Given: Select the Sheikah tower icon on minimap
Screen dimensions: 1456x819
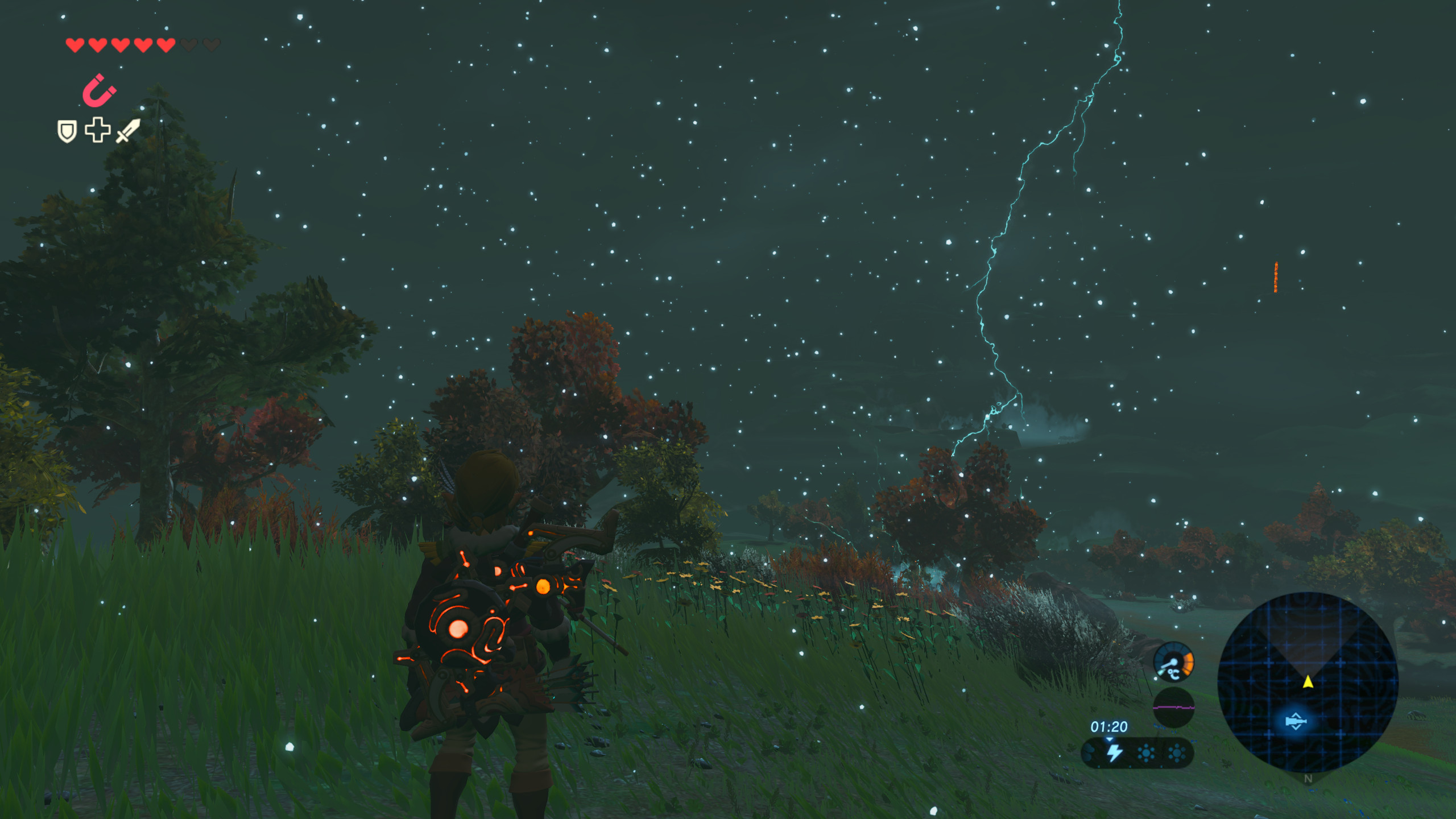Looking at the screenshot, I should coord(1296,721).
